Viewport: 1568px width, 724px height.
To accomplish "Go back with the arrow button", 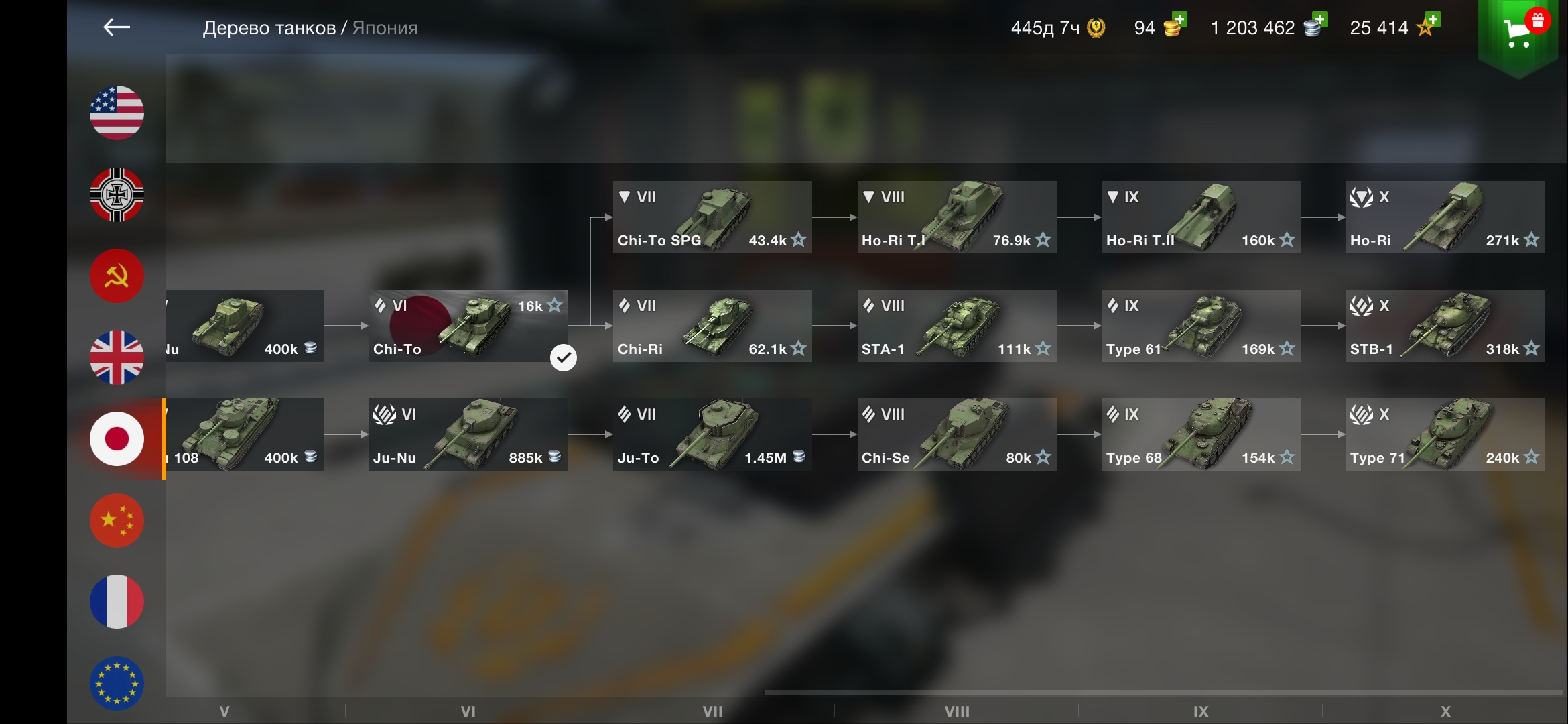I will pos(117,27).
